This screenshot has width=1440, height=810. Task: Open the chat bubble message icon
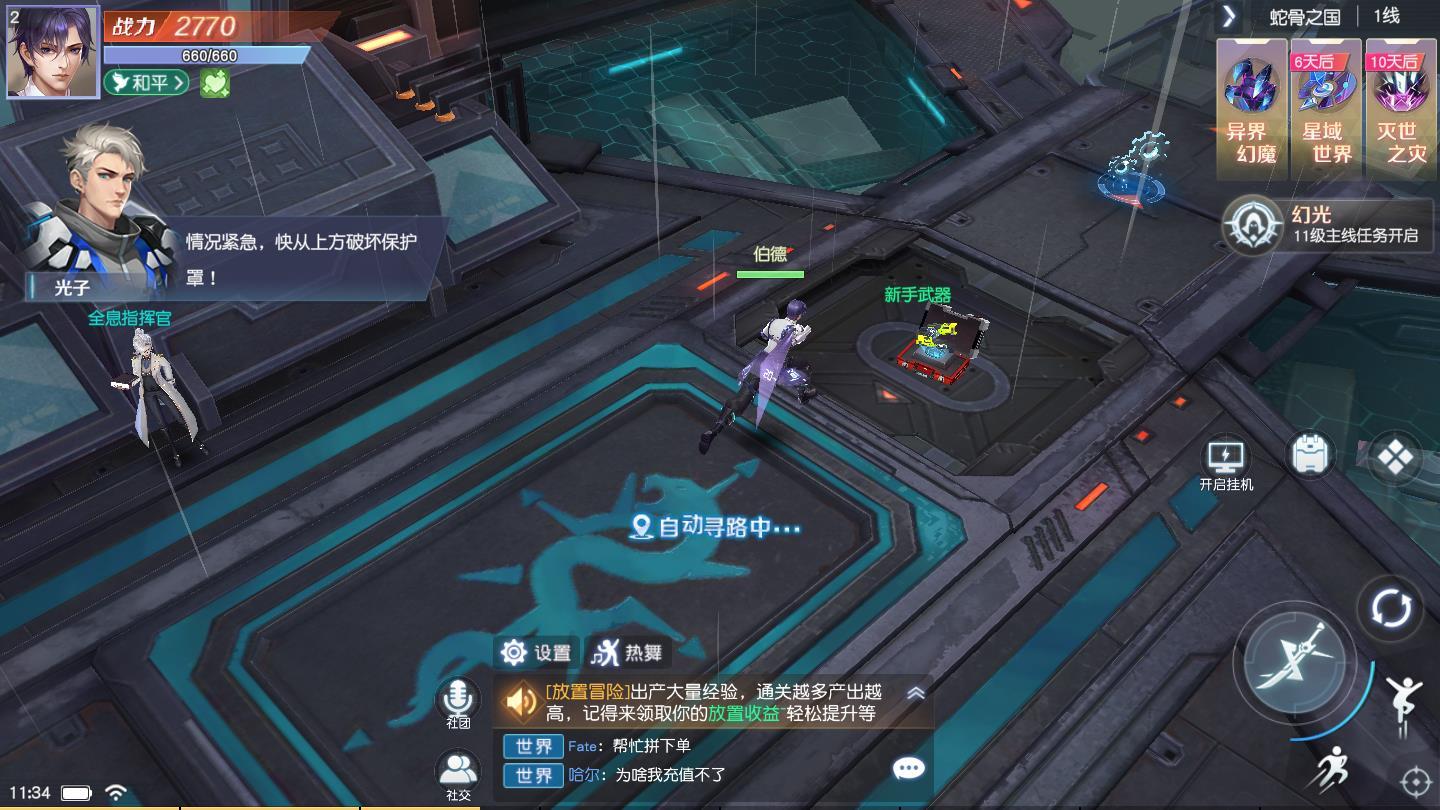[x=907, y=768]
